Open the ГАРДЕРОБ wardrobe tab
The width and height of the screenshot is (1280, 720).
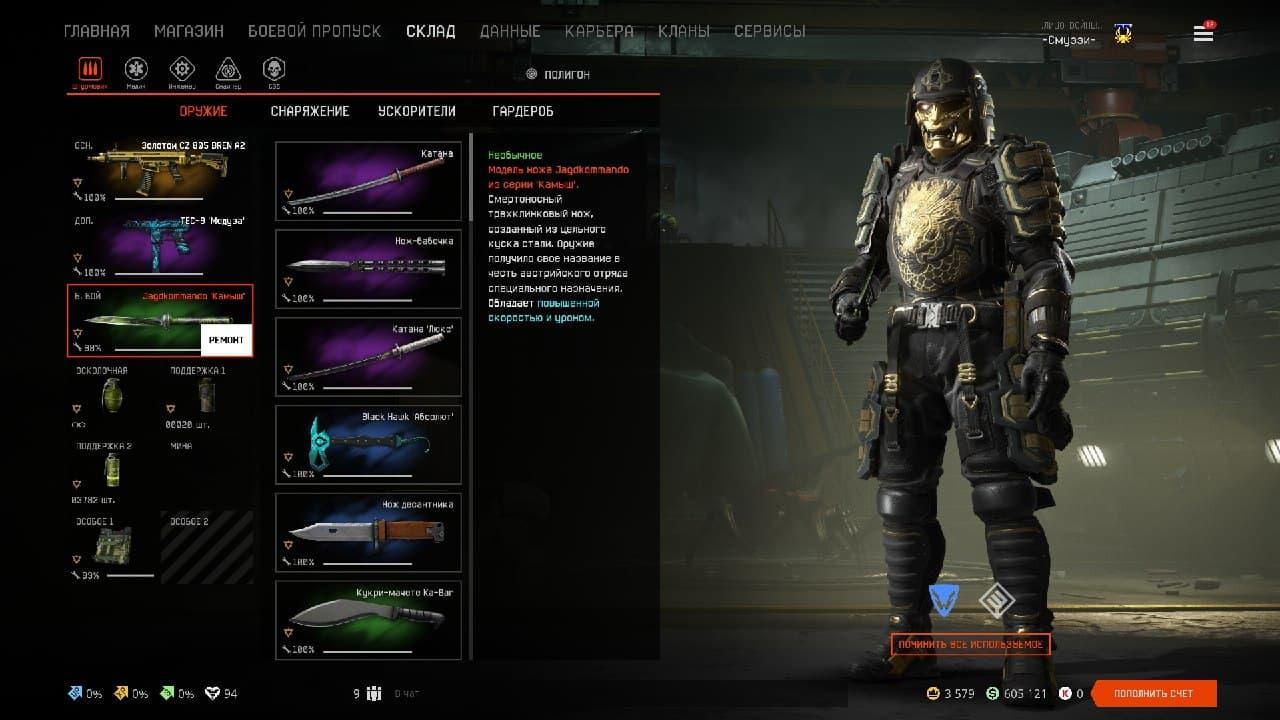(x=523, y=111)
